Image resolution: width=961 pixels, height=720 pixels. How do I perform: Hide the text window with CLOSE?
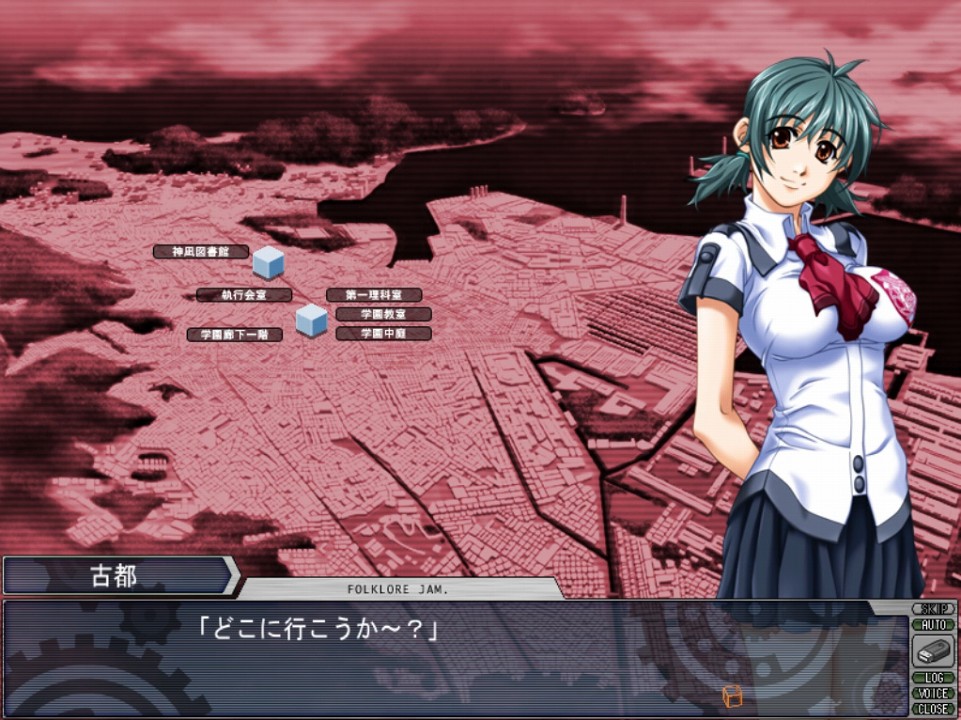click(x=932, y=708)
